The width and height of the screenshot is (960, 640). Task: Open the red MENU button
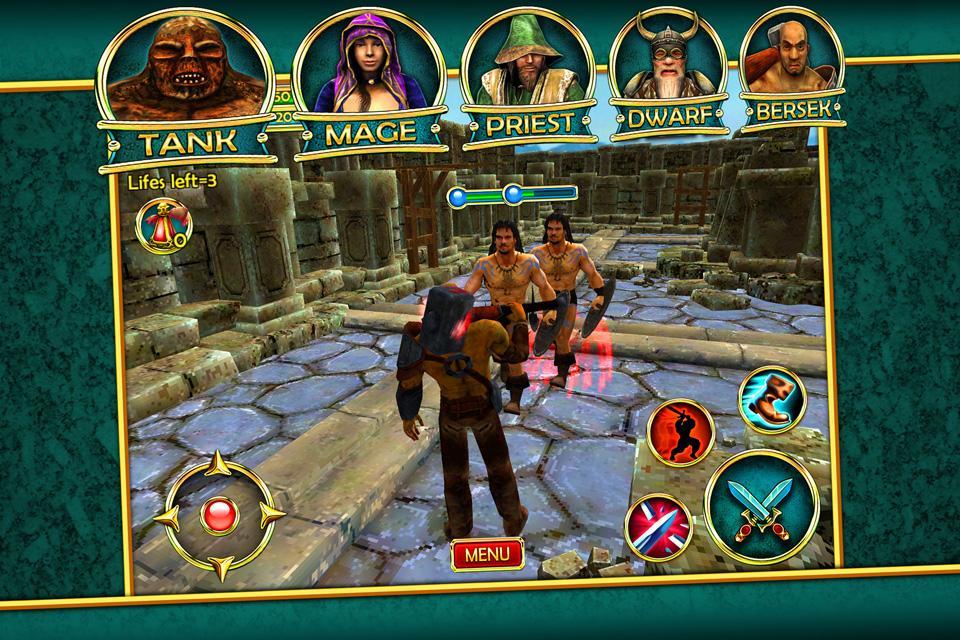tap(487, 553)
